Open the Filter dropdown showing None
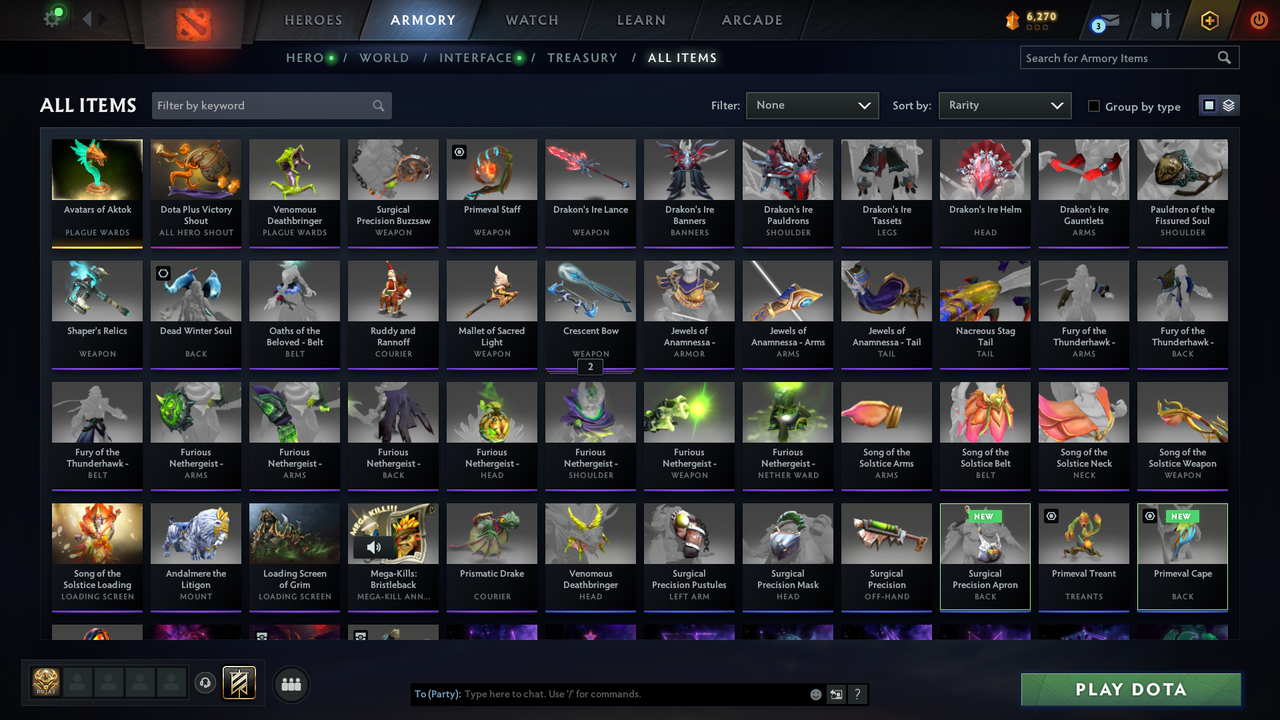 pos(811,105)
